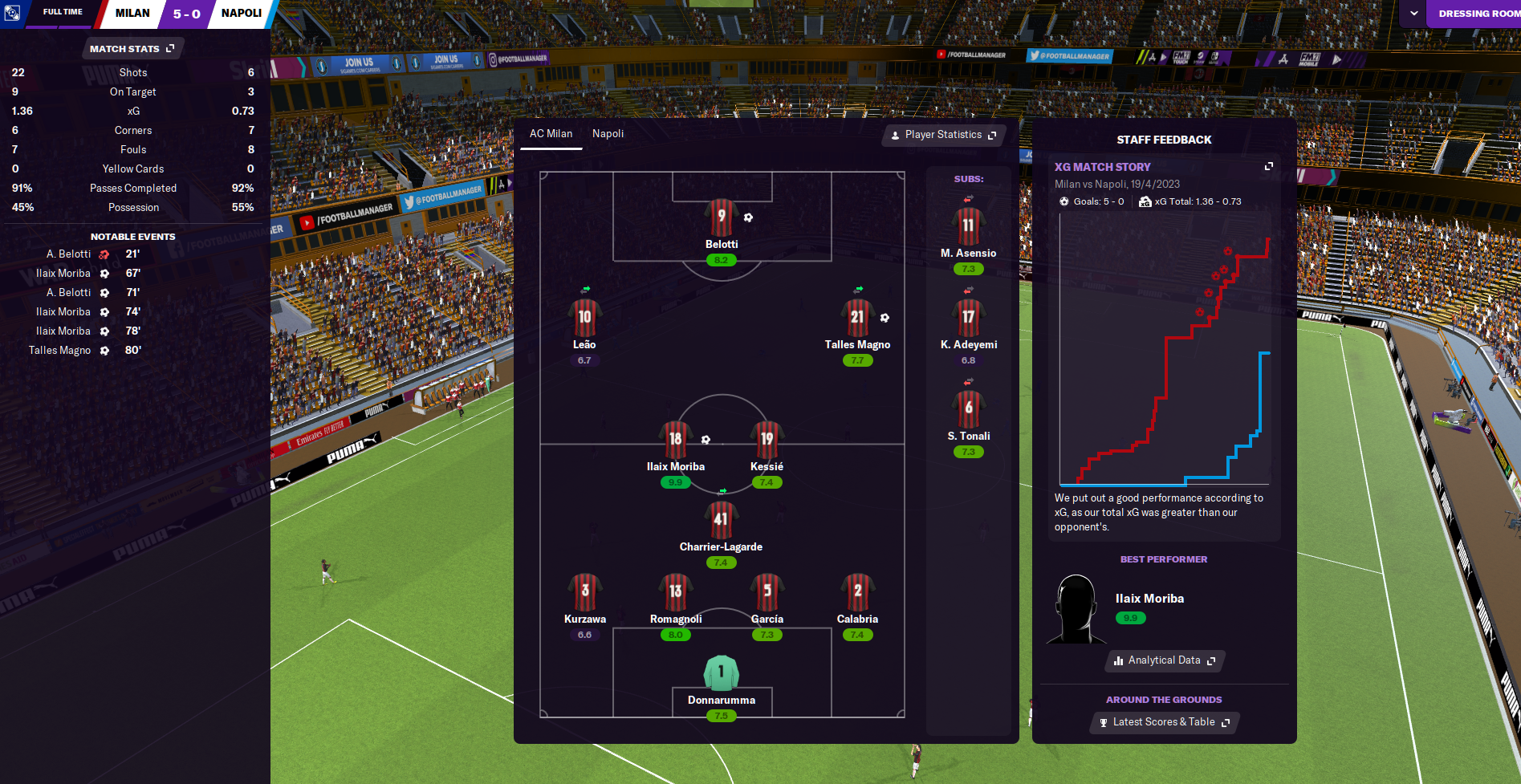Select defender Romagnoli
This screenshot has width=1521, height=784.
tap(675, 592)
